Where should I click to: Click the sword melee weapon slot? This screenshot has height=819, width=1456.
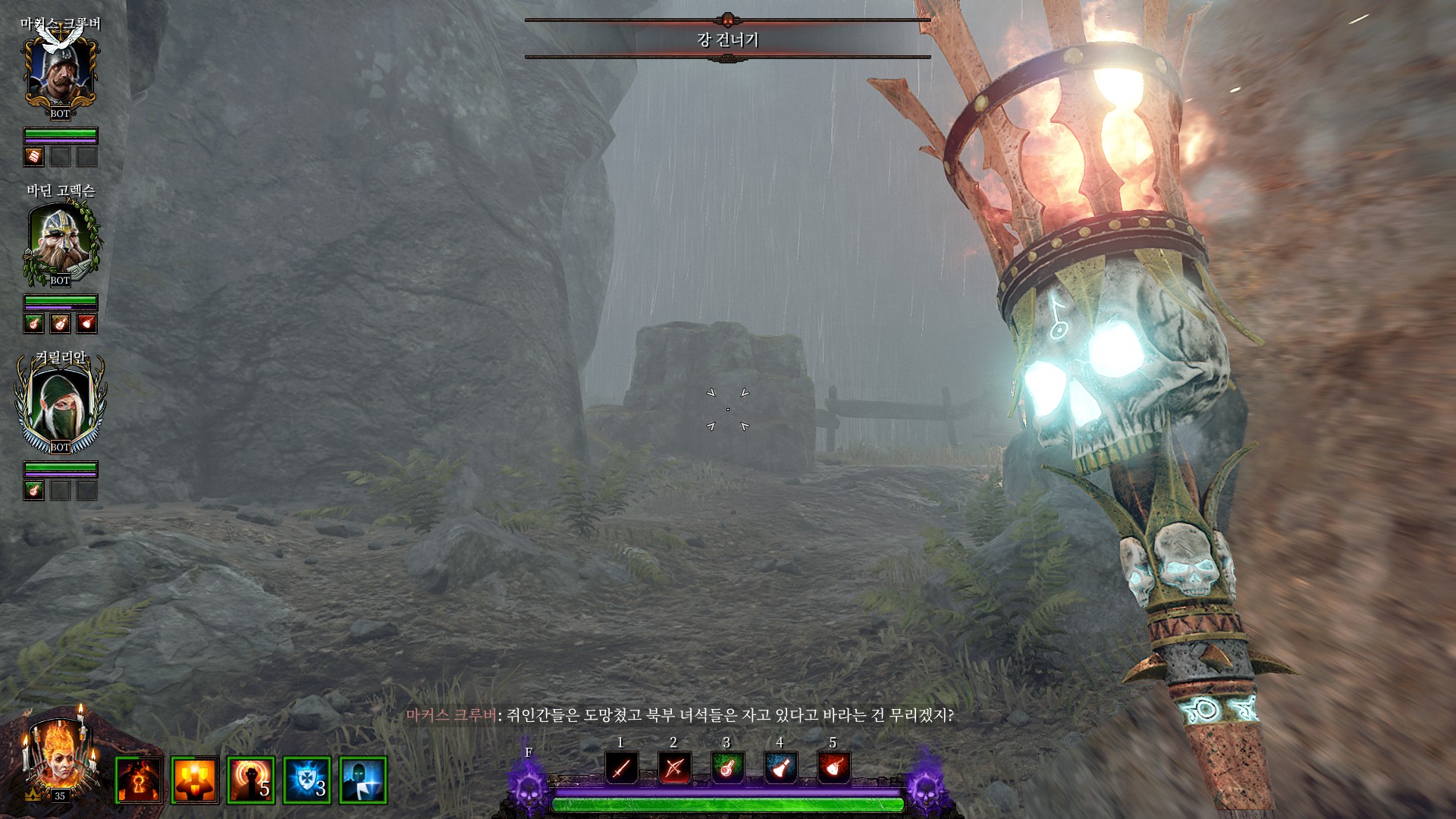click(621, 769)
